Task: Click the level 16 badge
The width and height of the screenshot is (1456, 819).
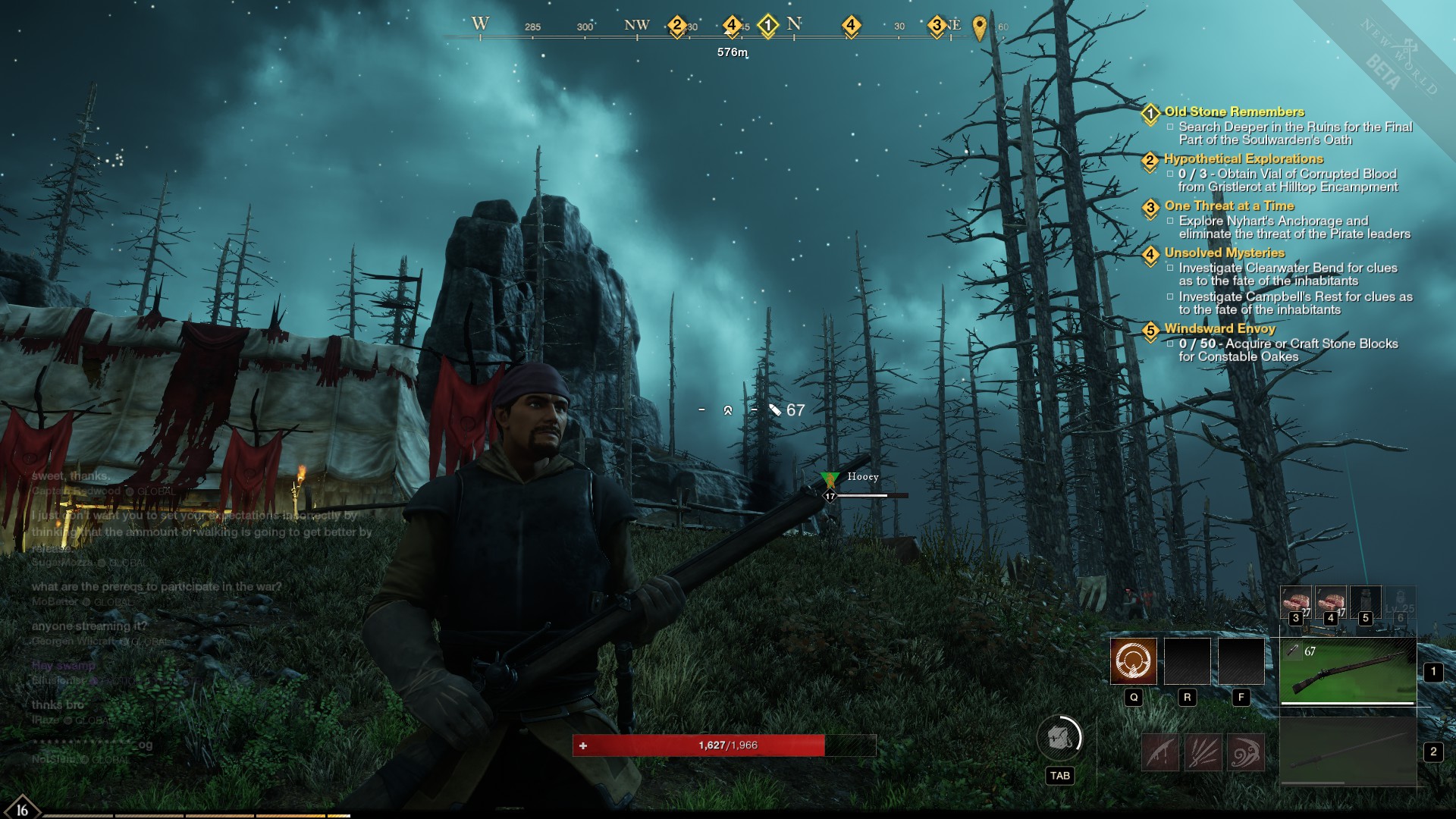Action: pos(21,808)
